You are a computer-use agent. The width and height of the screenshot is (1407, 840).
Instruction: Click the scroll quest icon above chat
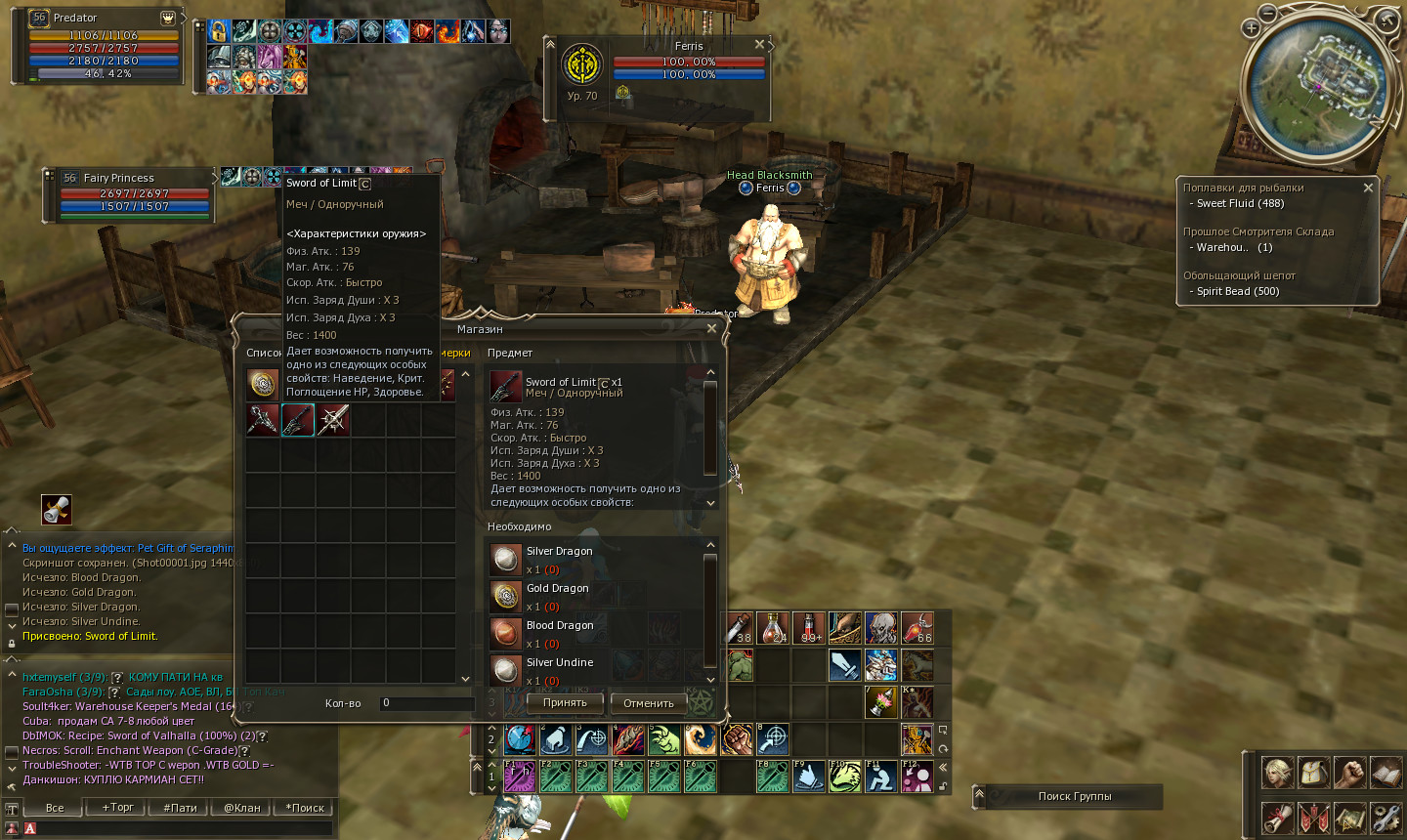pos(57,509)
